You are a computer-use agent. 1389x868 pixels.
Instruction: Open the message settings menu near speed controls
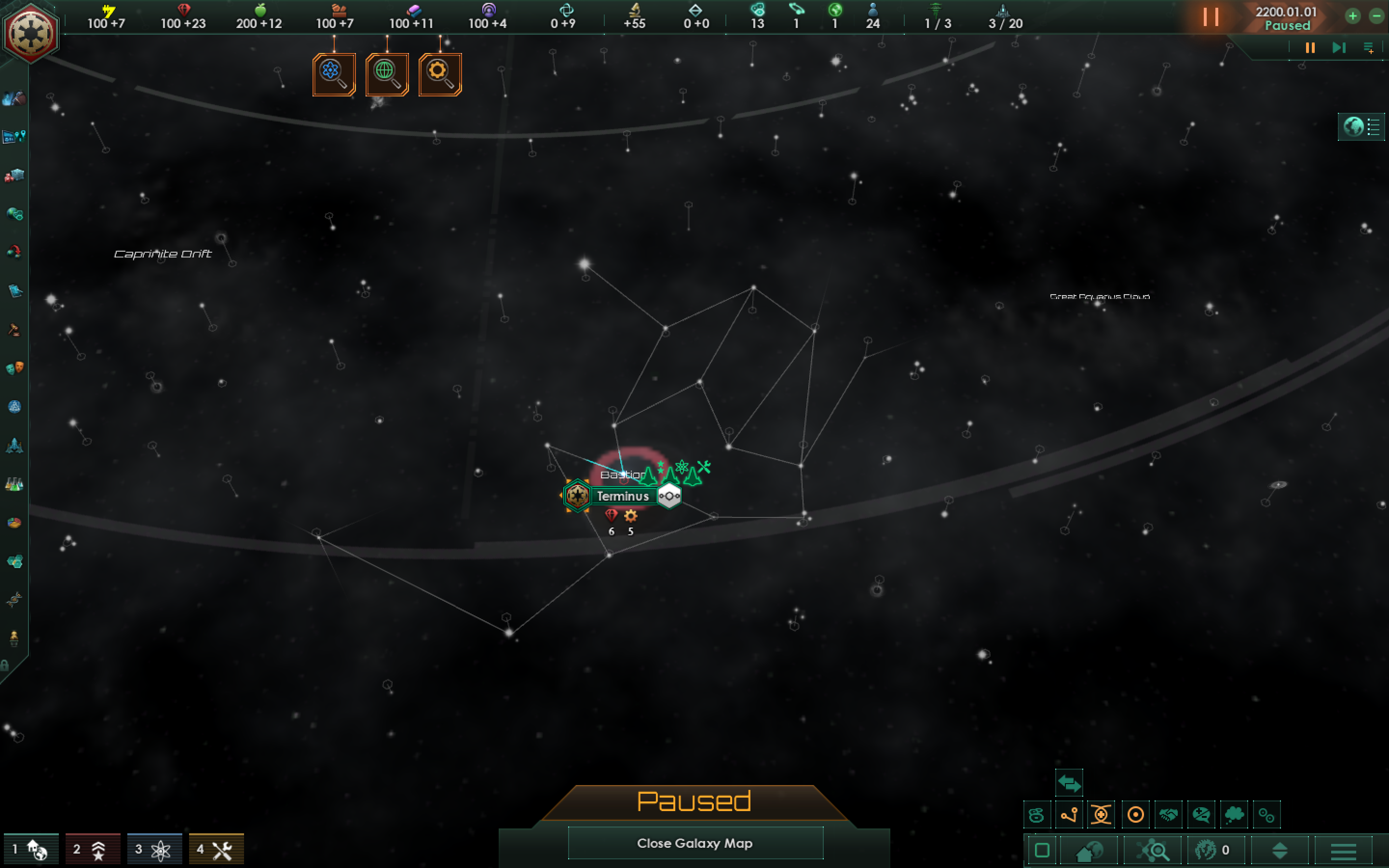tap(1371, 48)
